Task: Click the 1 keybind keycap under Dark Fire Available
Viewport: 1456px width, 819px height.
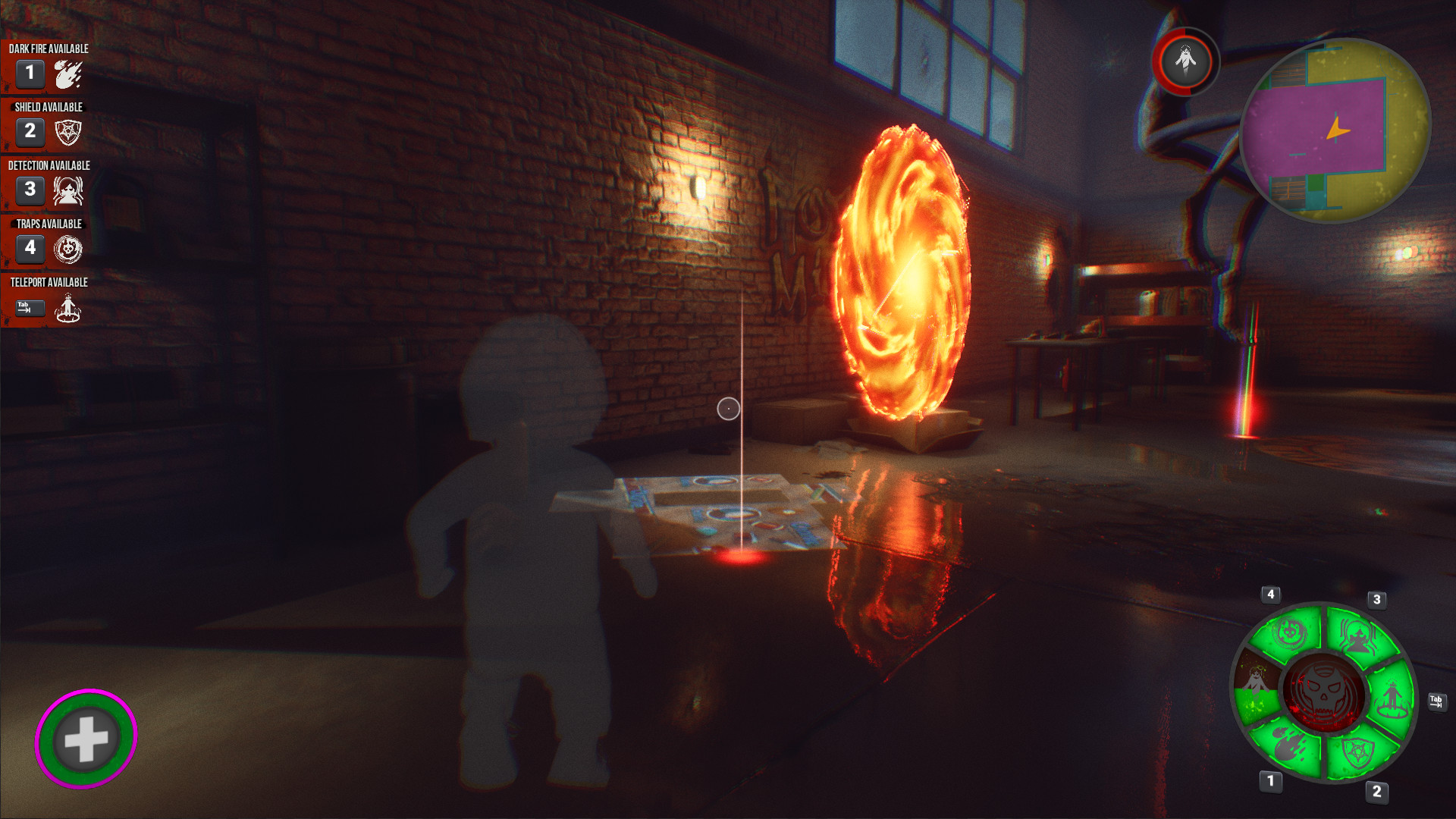Action: tap(30, 74)
